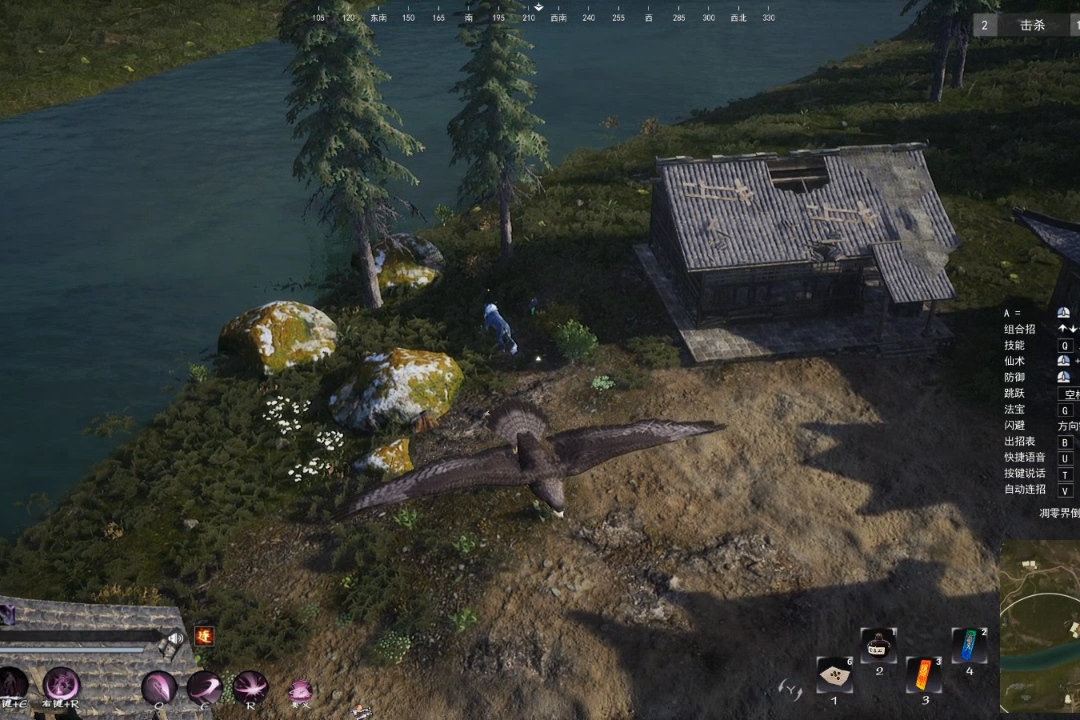Select the orange fire talisman slot
Viewport: 1080px width, 720px height.
click(924, 674)
